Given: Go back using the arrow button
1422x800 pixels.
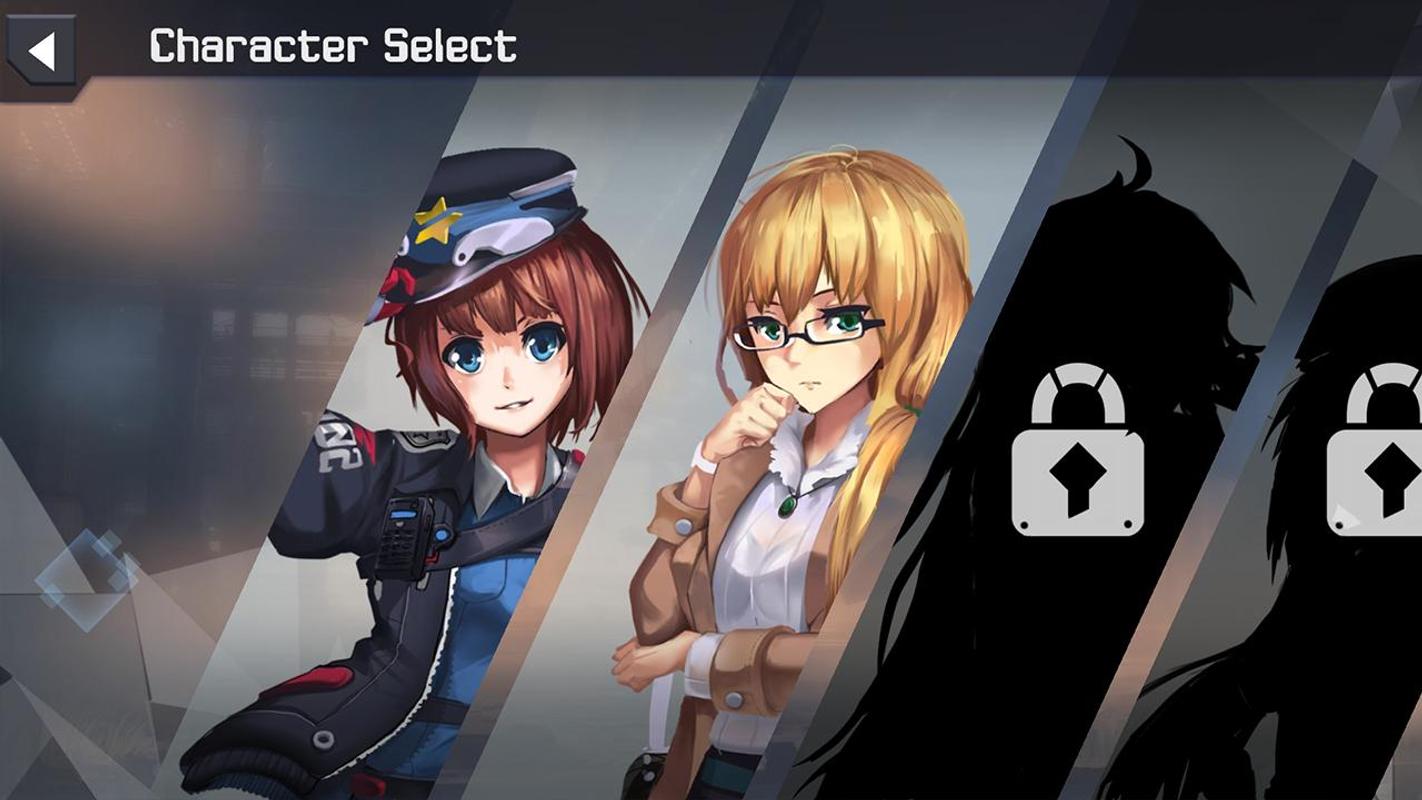Looking at the screenshot, I should (x=41, y=51).
